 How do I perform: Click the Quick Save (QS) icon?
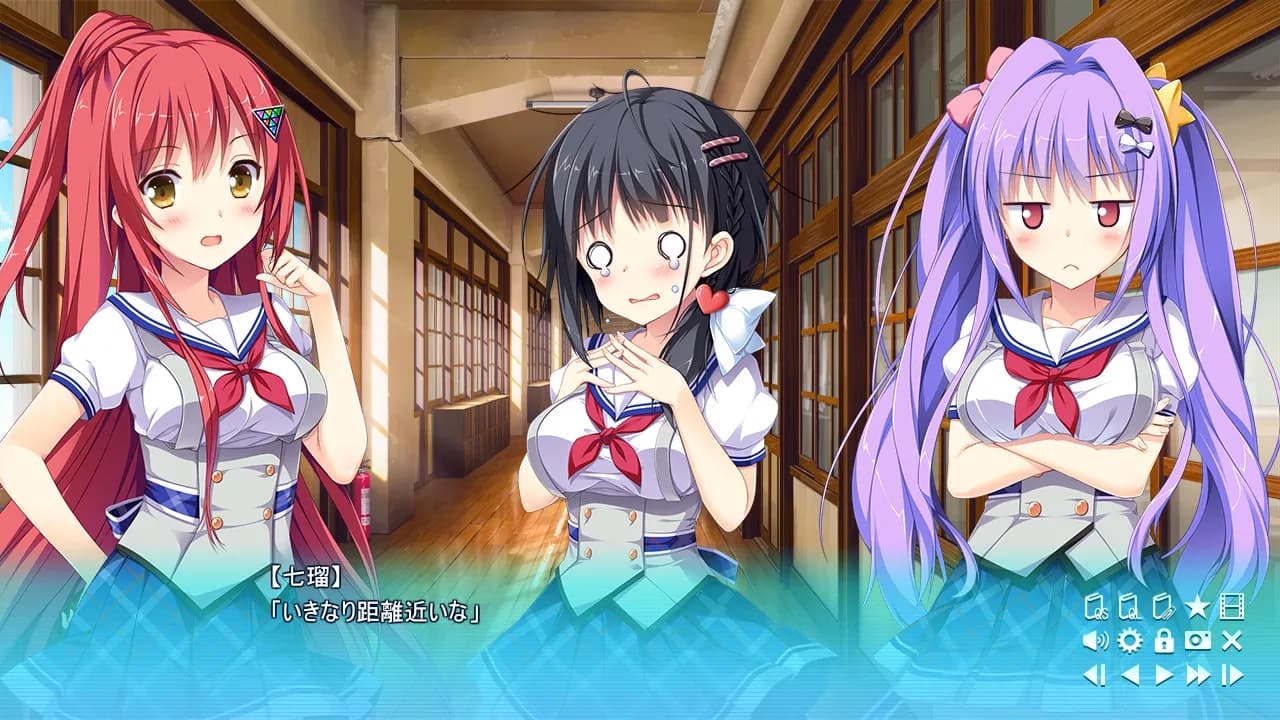1095,606
